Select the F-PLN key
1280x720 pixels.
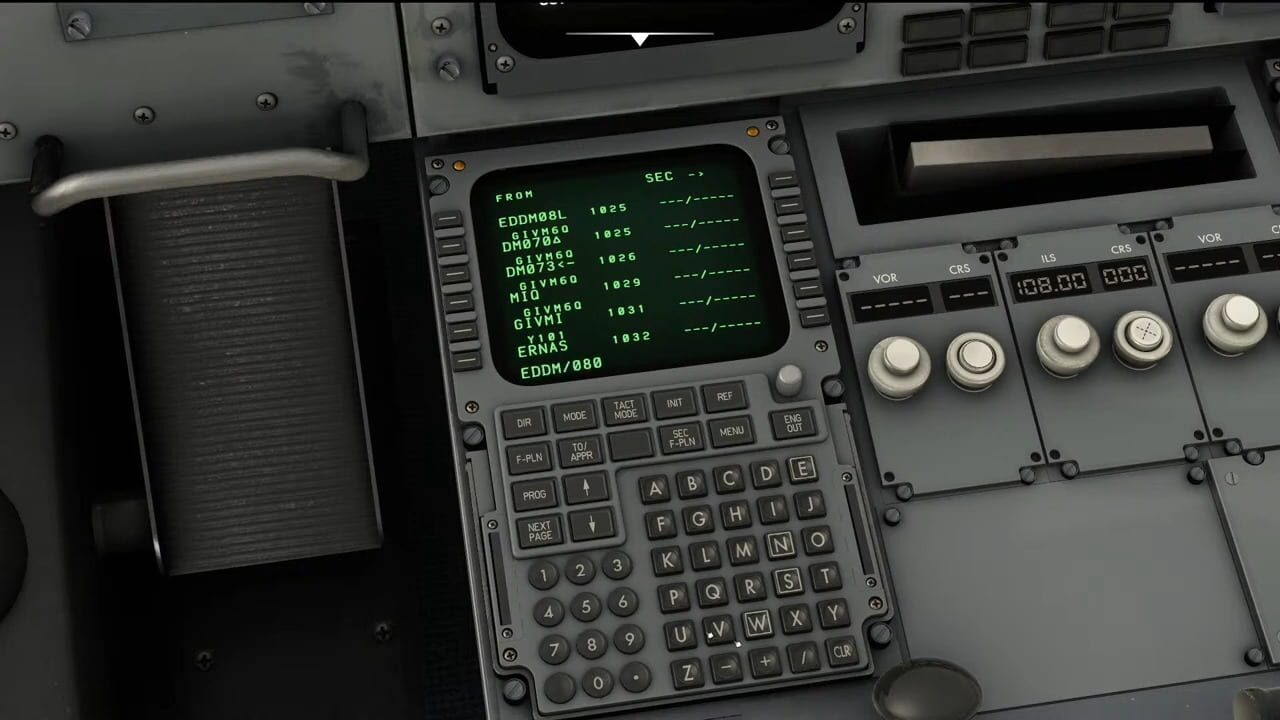point(530,459)
